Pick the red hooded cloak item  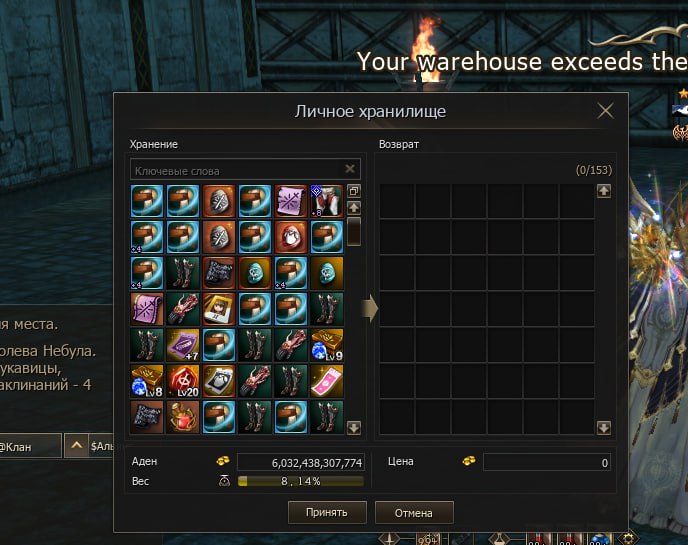point(291,237)
